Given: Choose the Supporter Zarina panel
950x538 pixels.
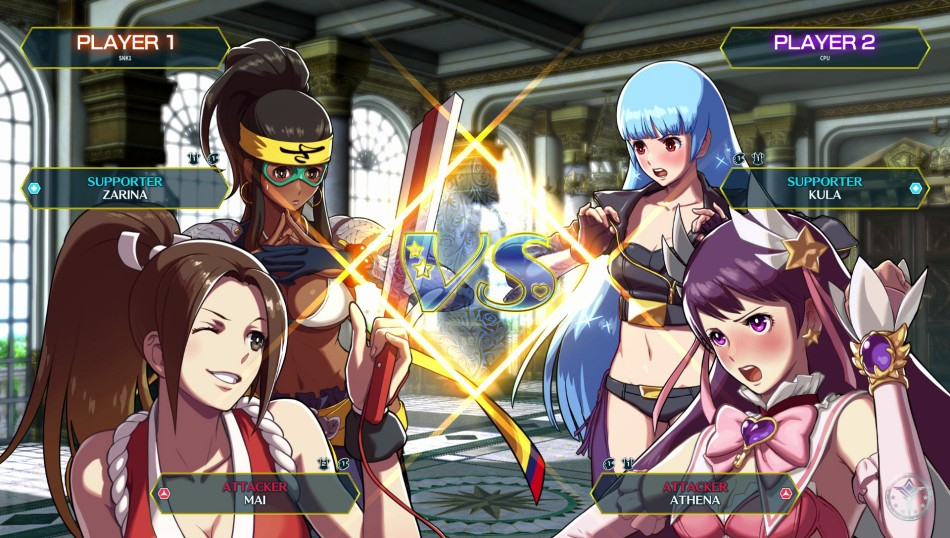Looking at the screenshot, I should (125, 188).
